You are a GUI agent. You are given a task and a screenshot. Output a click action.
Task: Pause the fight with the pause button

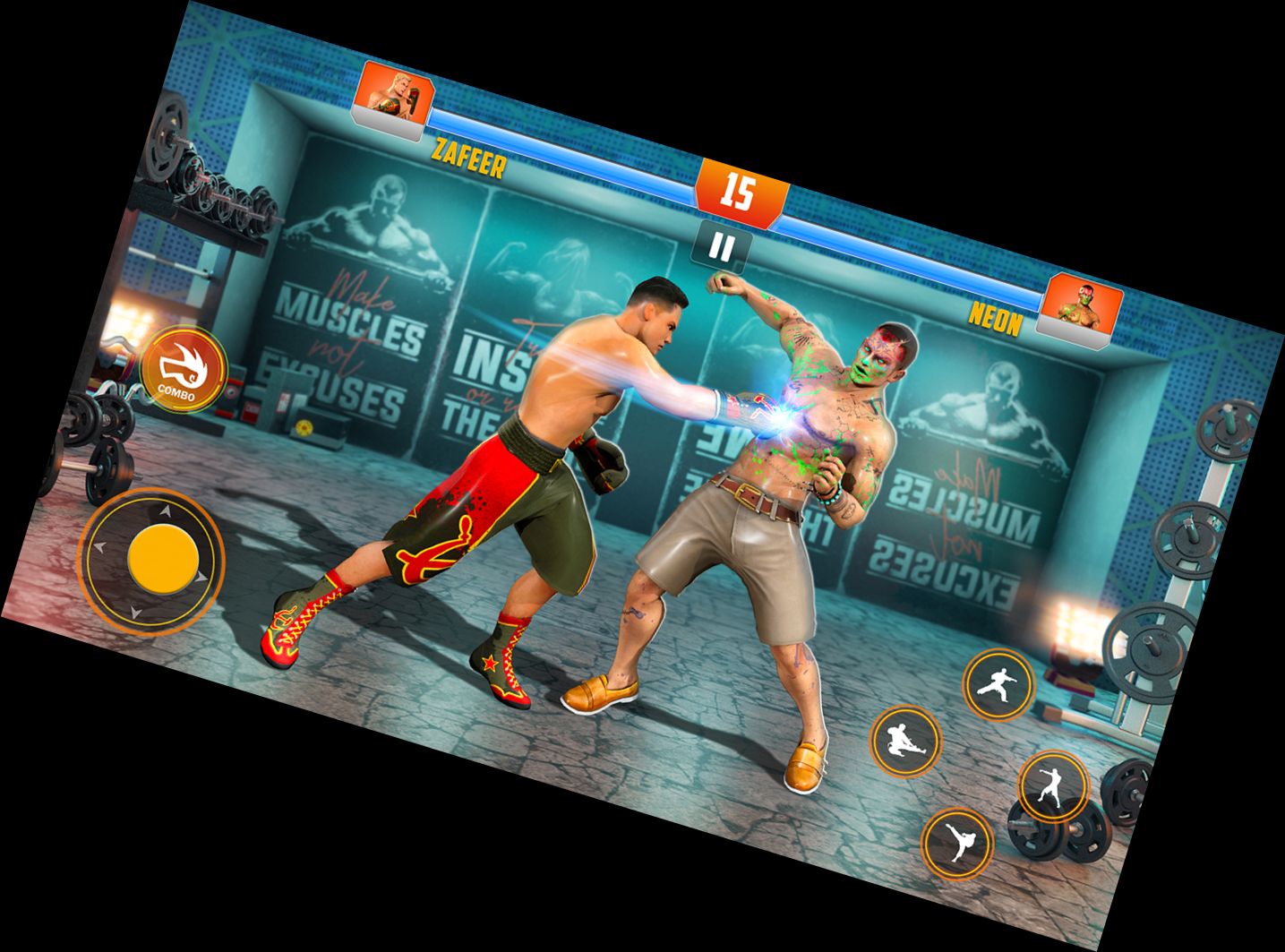(722, 247)
